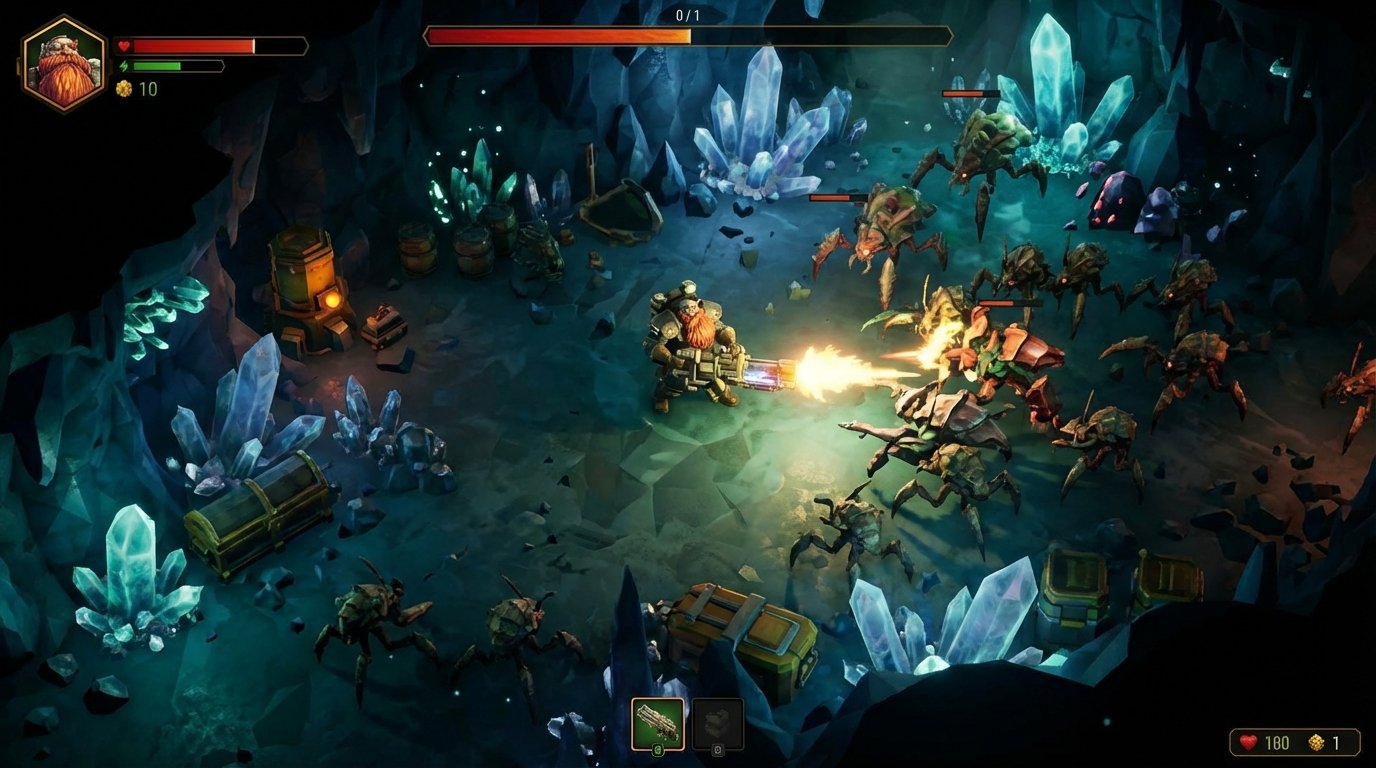Click the enemy health bar above the top bug
The image size is (1376, 768).
pyautogui.click(x=970, y=91)
